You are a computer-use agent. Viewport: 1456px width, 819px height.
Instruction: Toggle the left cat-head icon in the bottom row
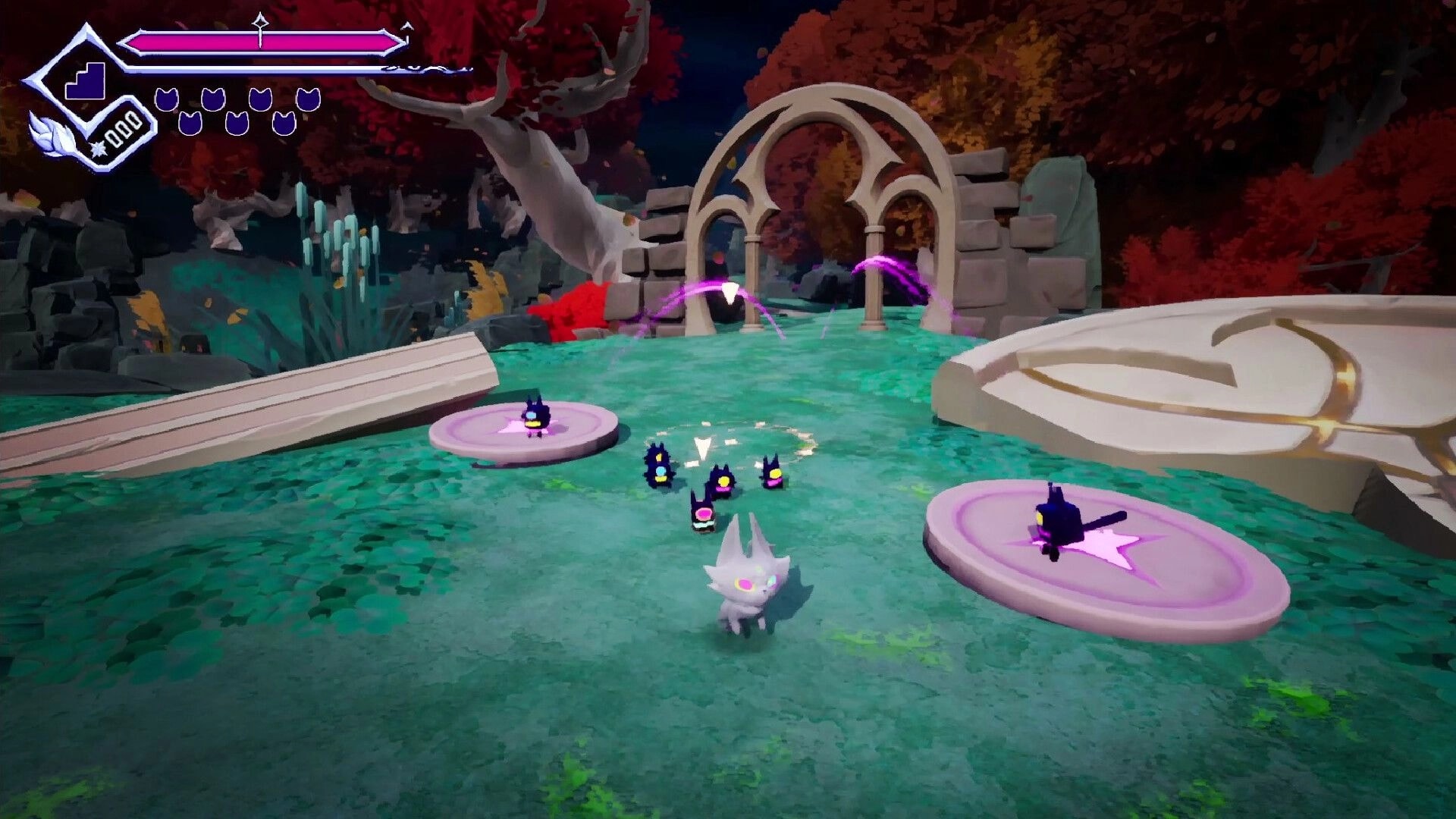click(x=190, y=124)
